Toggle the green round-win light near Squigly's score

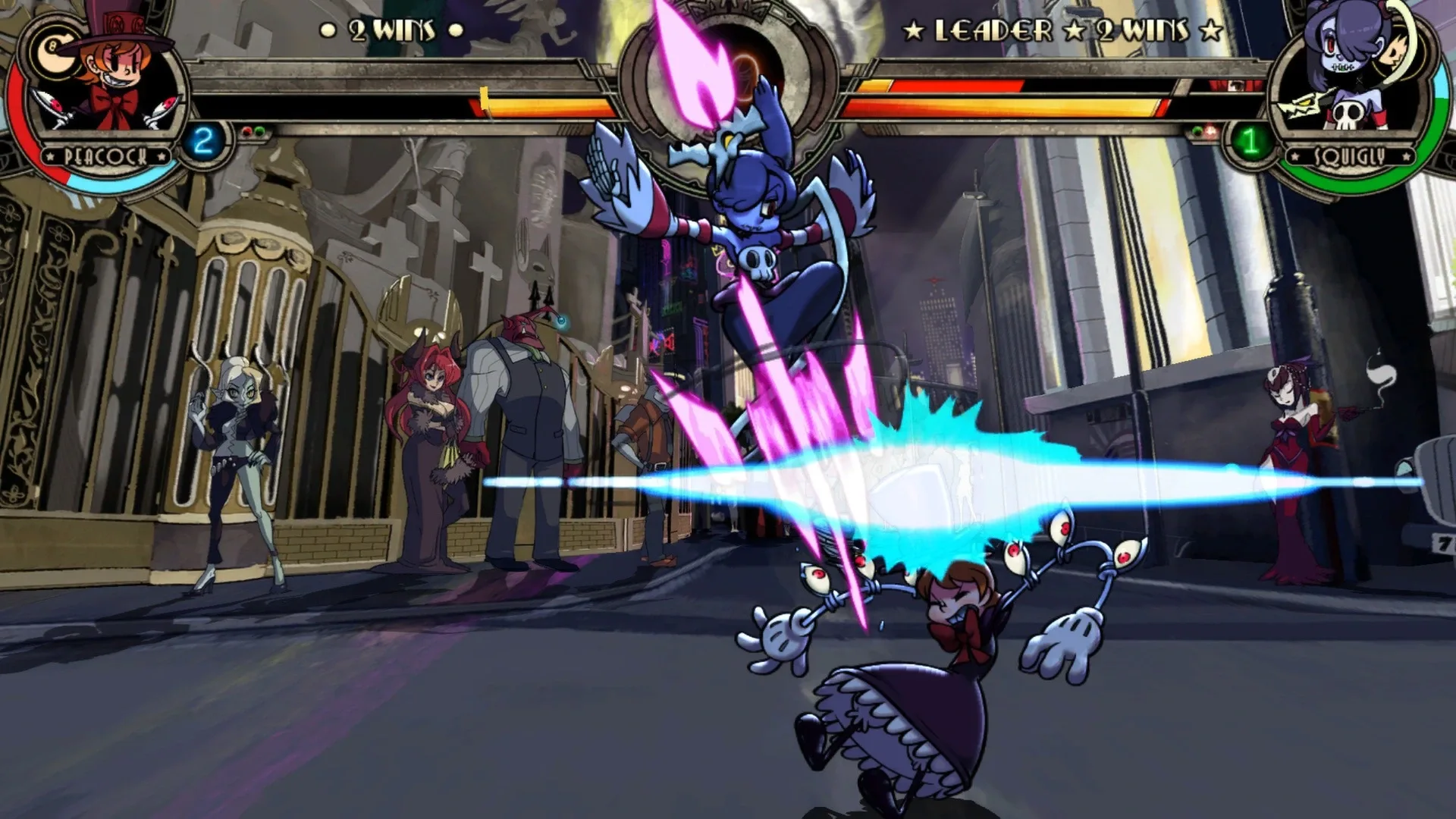(x=1197, y=130)
